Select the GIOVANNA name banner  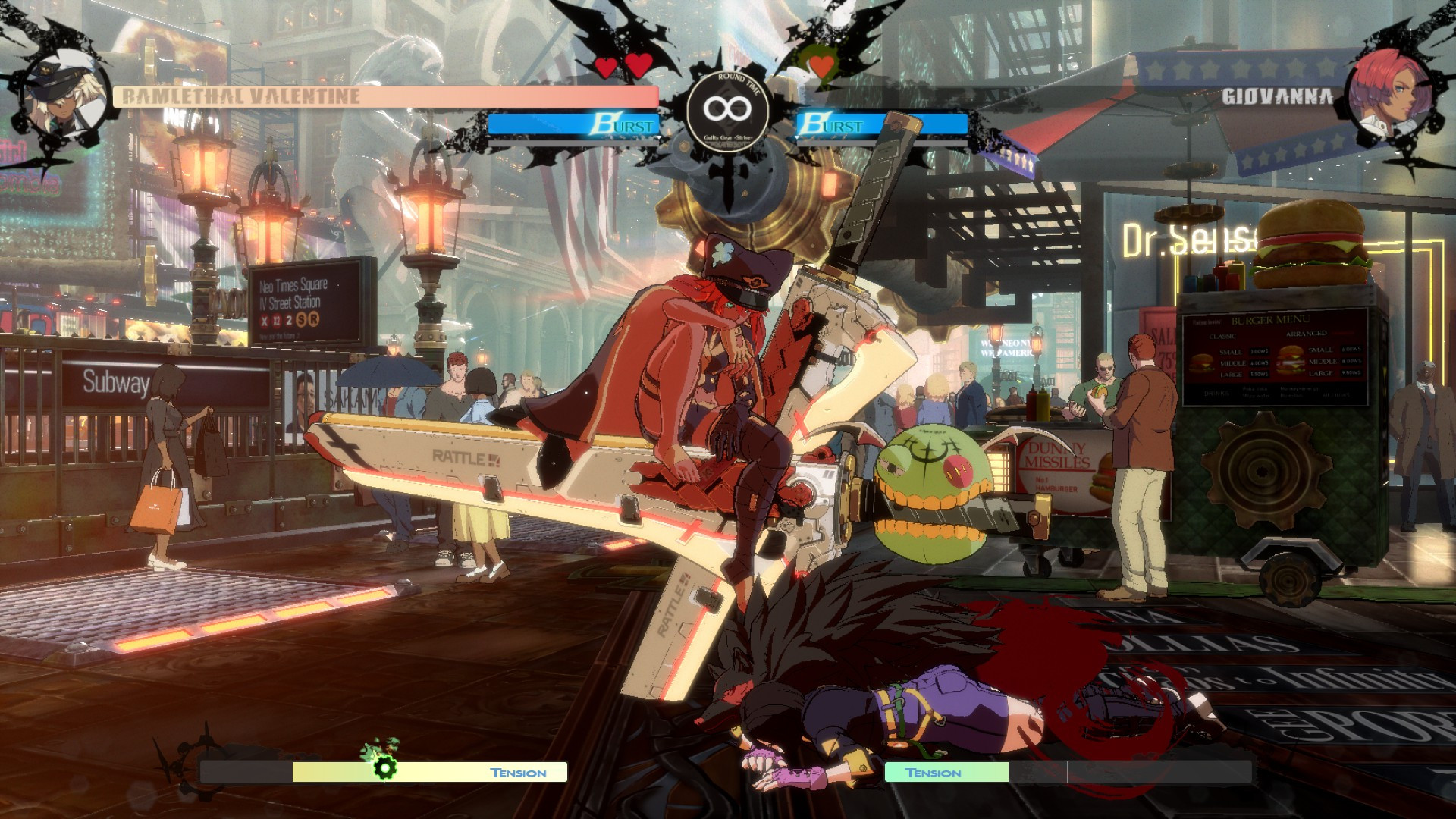pyautogui.click(x=1280, y=96)
